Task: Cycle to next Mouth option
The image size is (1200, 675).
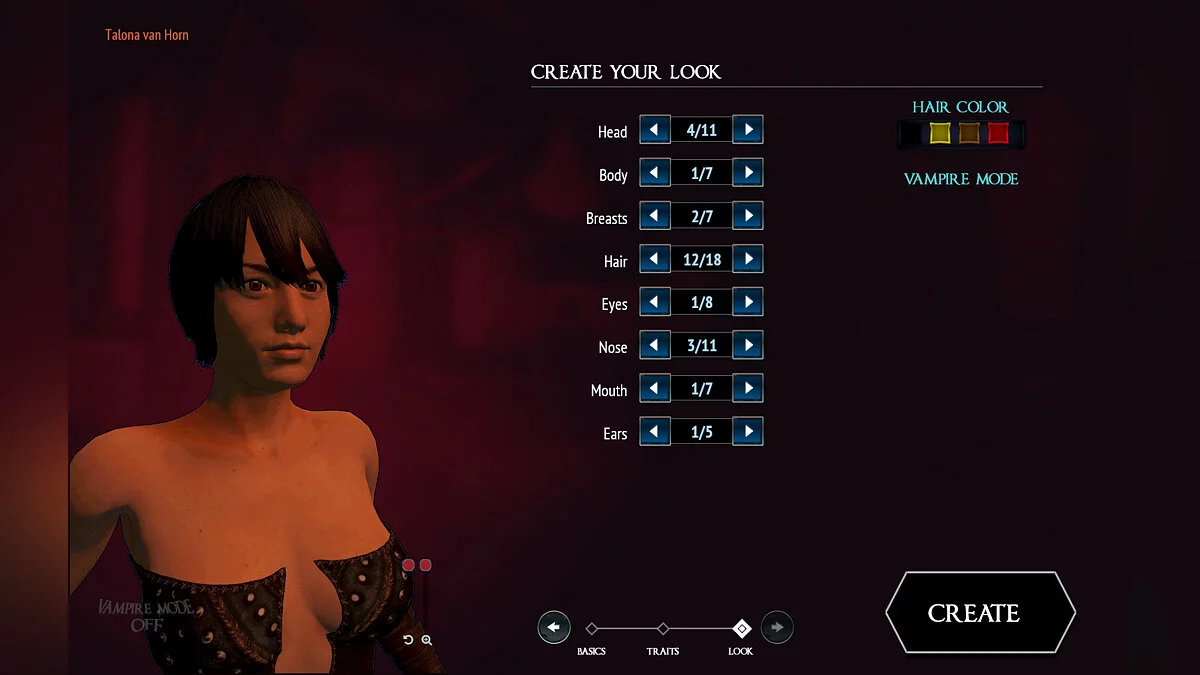Action: tap(748, 388)
